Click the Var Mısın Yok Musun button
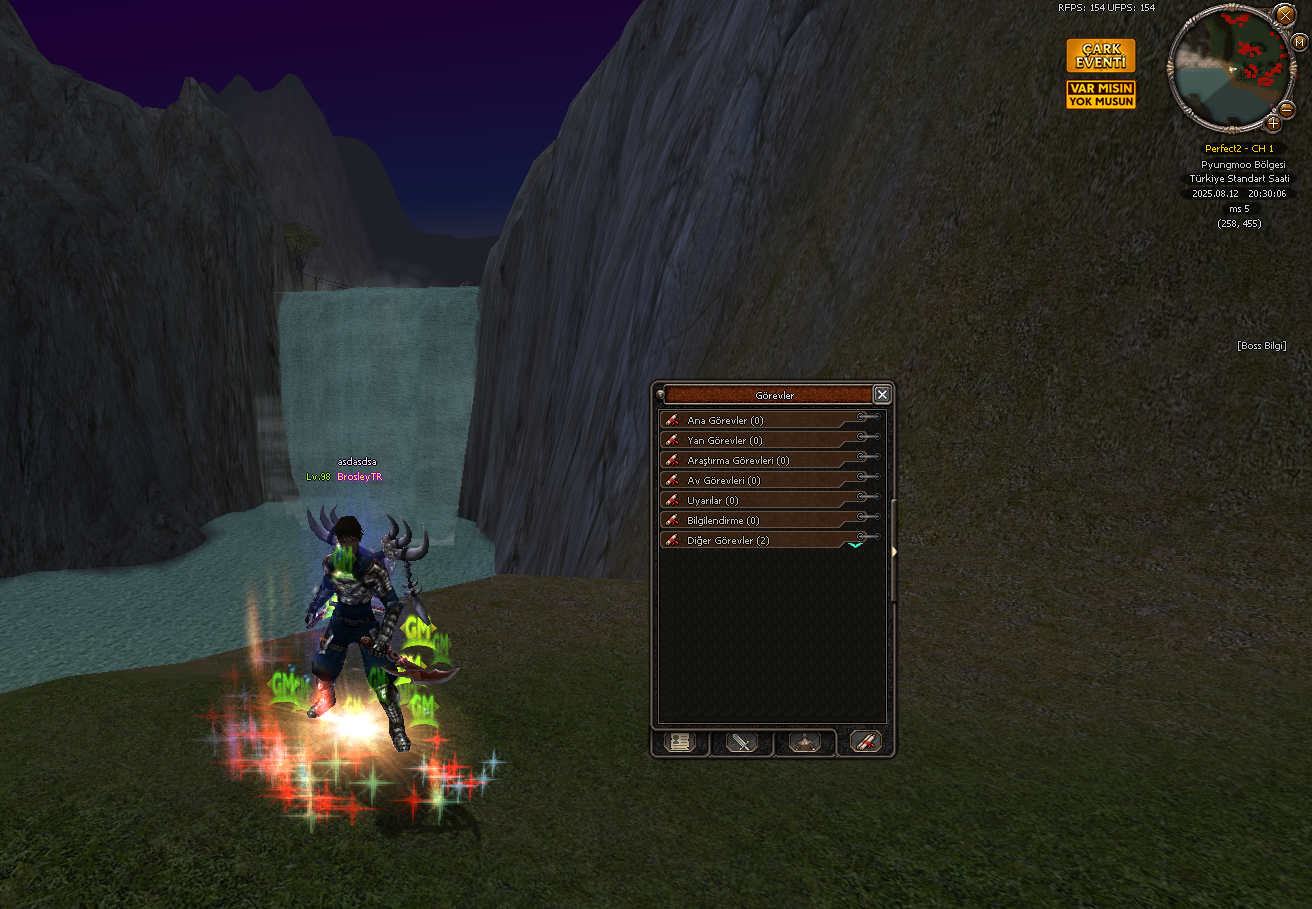The image size is (1312, 909). click(1100, 95)
